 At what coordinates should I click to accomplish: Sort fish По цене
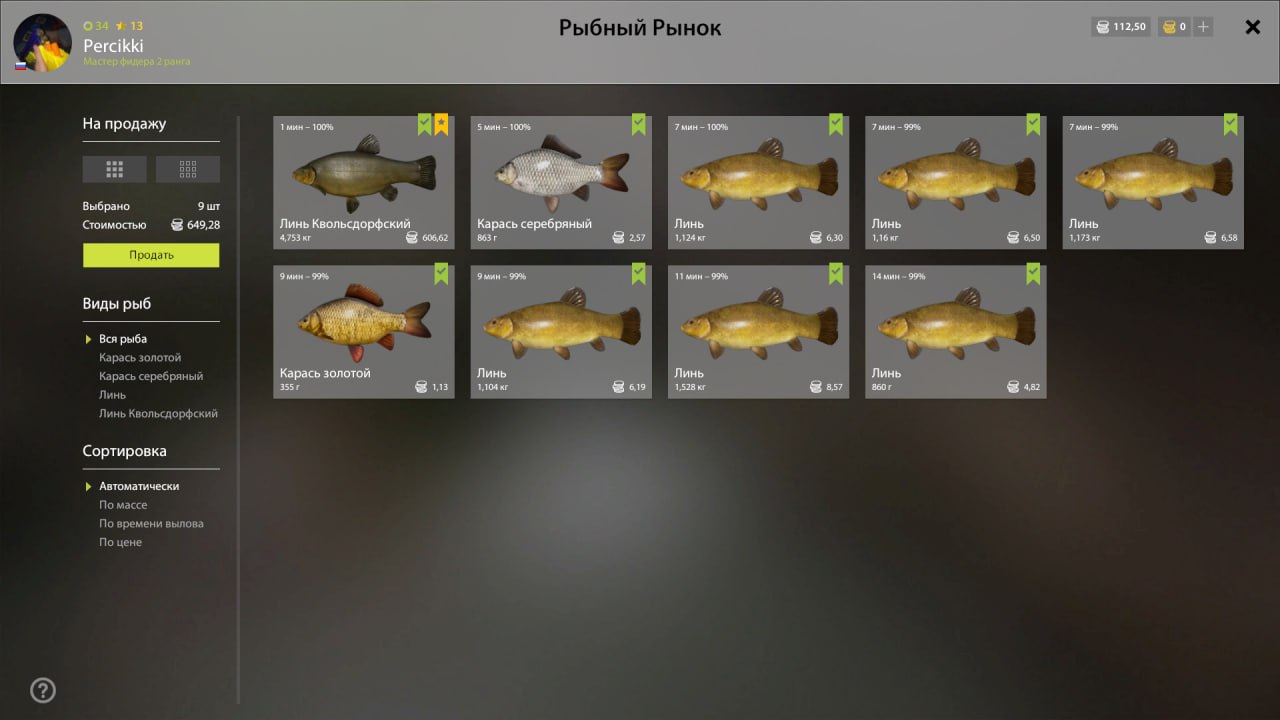click(x=120, y=543)
